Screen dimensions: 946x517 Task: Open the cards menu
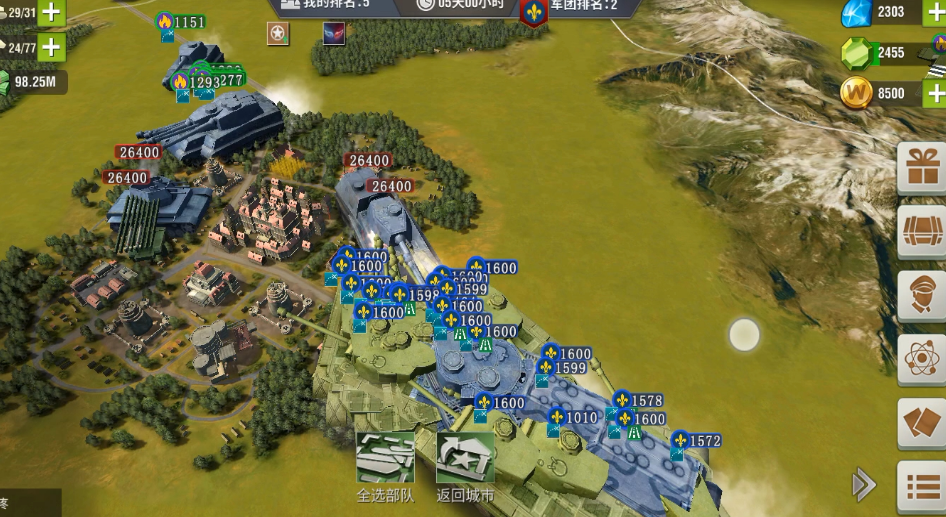[x=921, y=423]
